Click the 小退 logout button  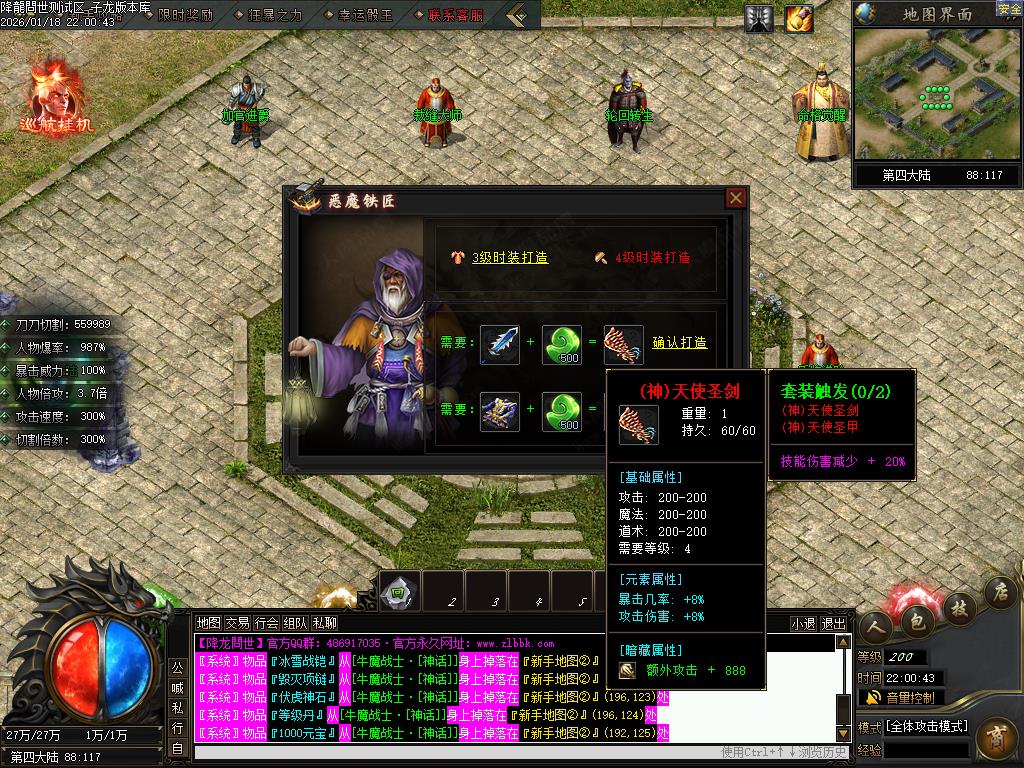(x=803, y=623)
